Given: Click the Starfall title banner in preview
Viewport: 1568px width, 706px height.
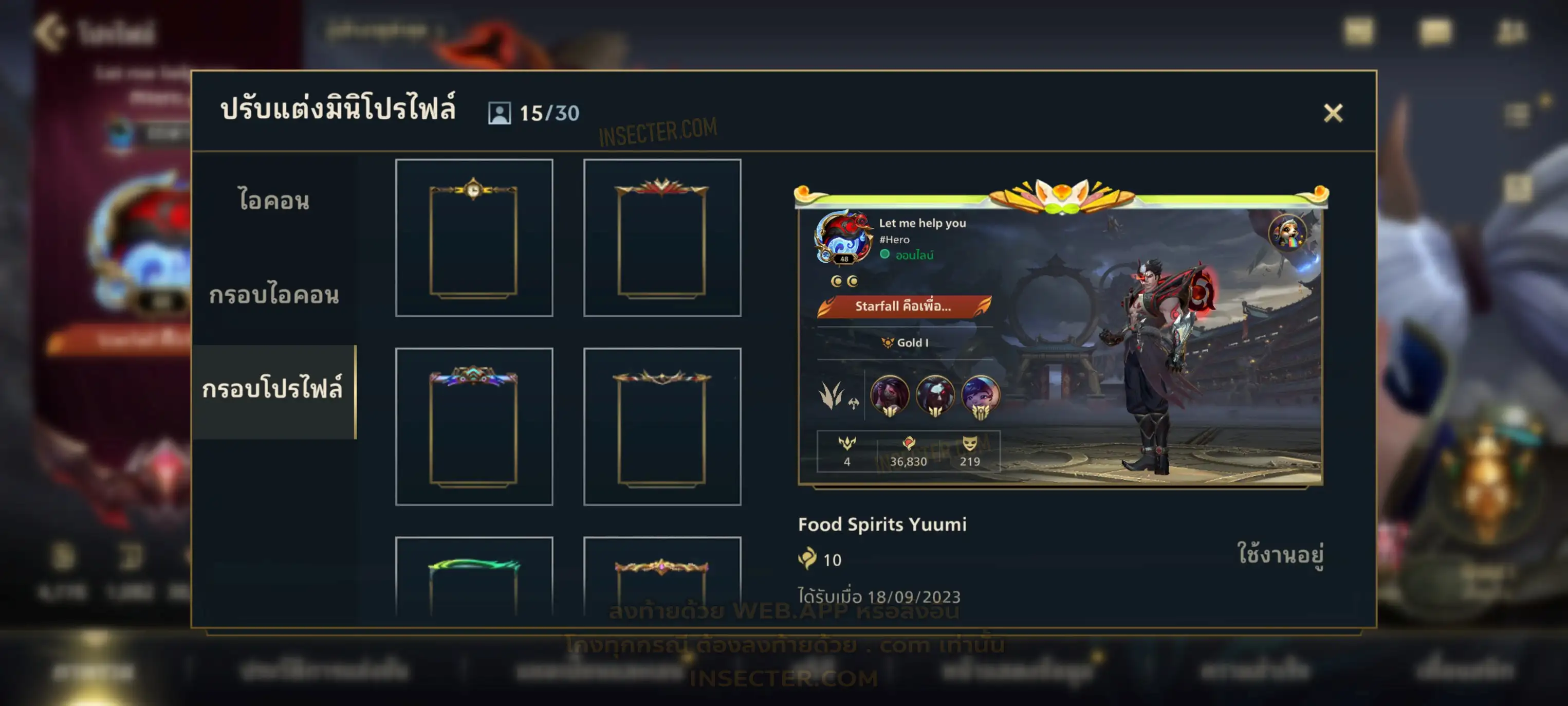Looking at the screenshot, I should (904, 306).
